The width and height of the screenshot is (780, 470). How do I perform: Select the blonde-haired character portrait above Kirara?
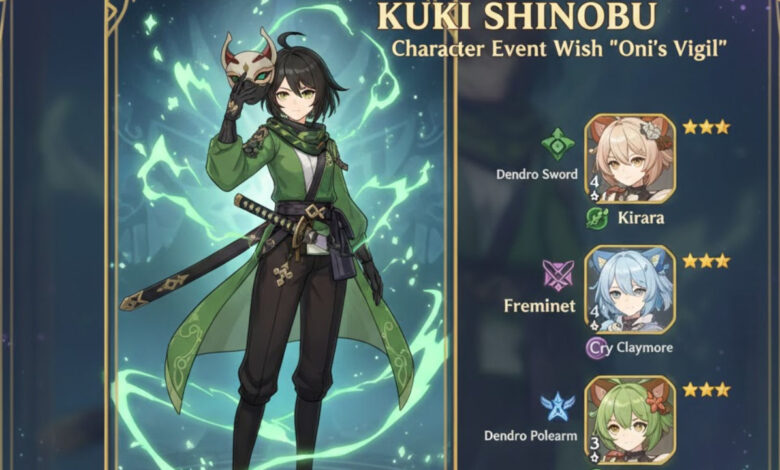[x=629, y=159]
